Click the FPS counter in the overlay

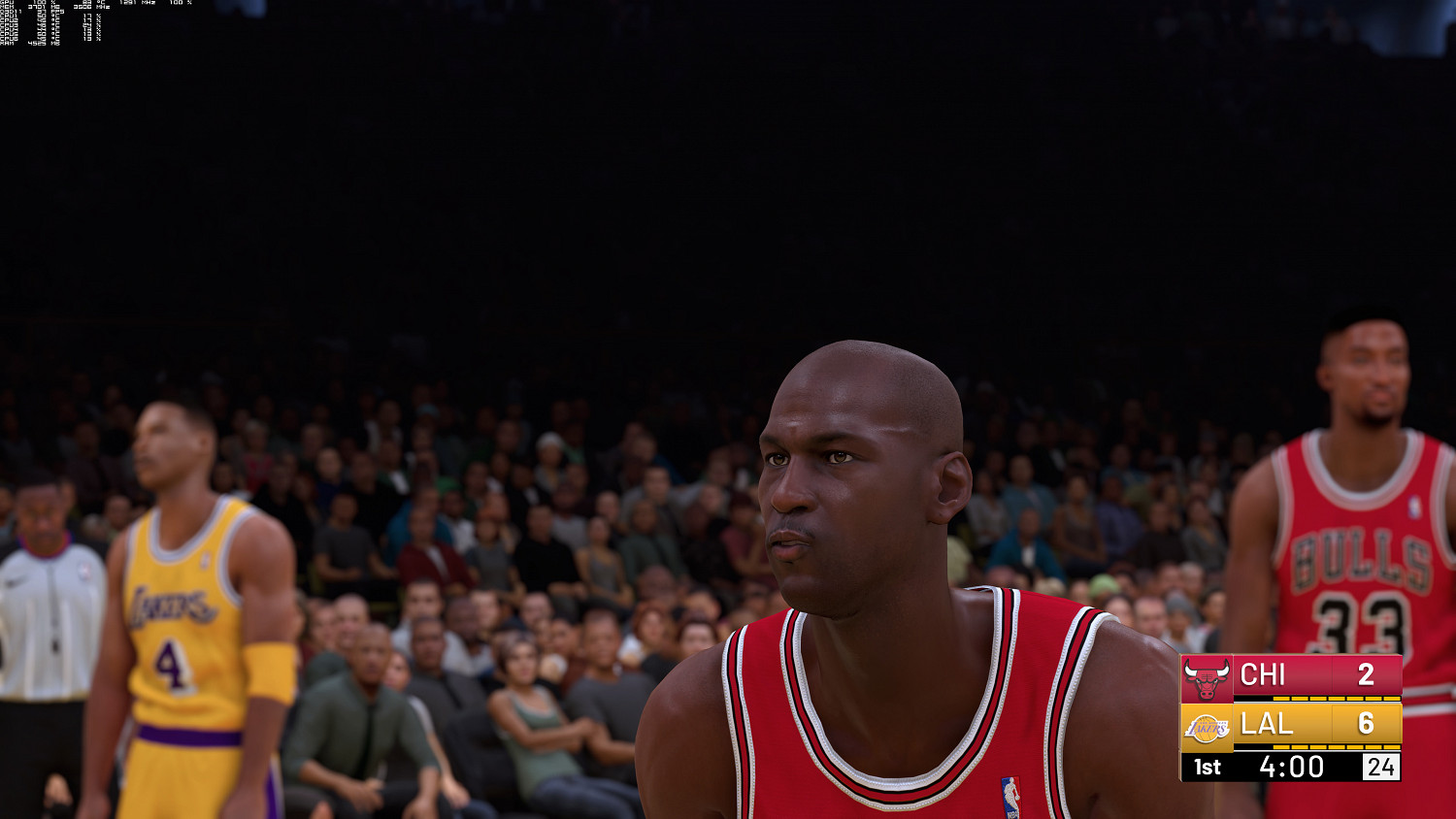[47, 13]
